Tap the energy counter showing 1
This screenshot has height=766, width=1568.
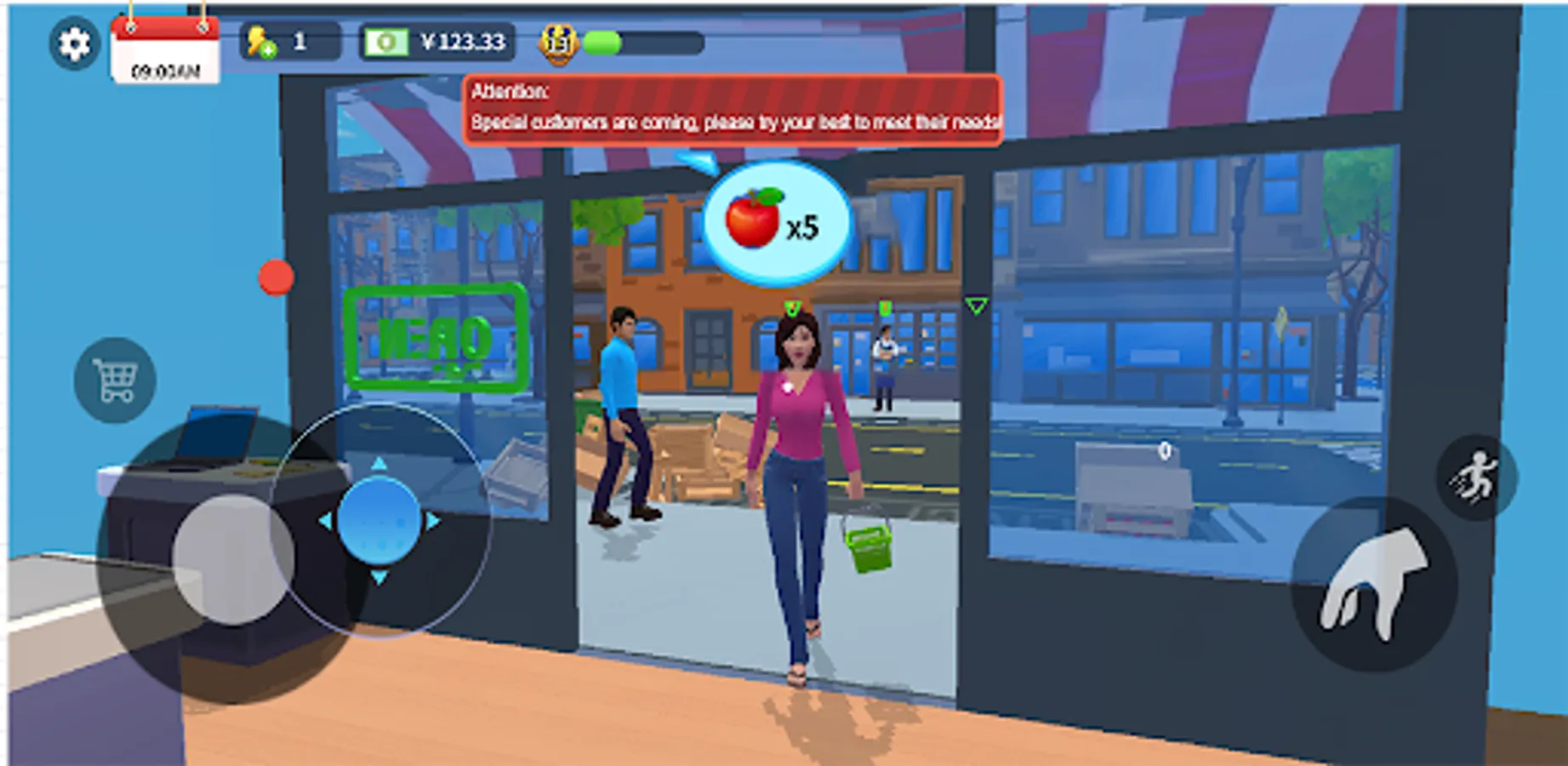click(x=299, y=39)
